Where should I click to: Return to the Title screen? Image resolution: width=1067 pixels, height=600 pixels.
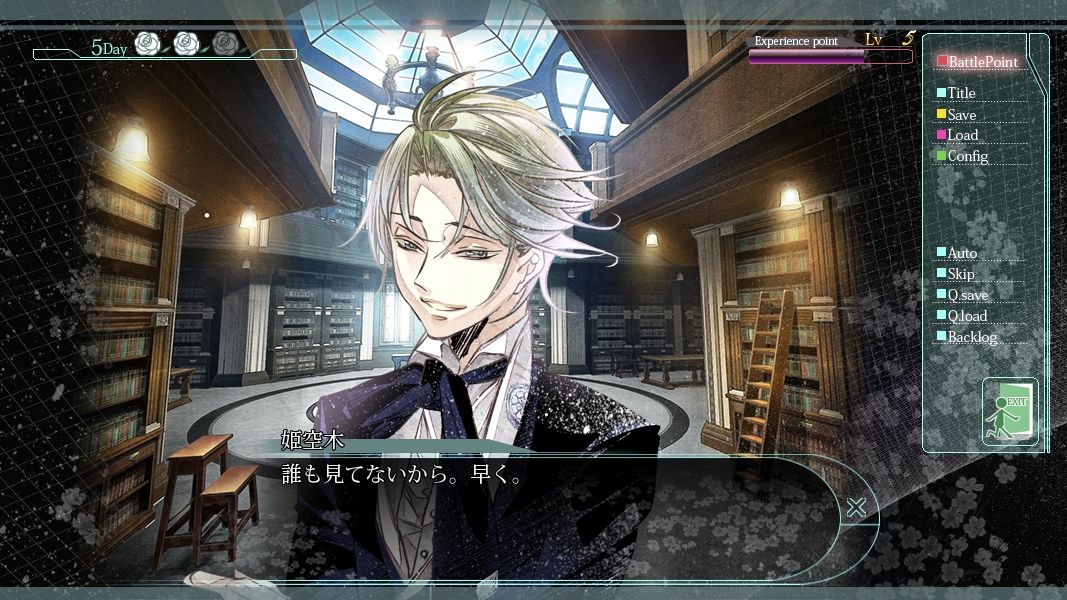(x=960, y=93)
